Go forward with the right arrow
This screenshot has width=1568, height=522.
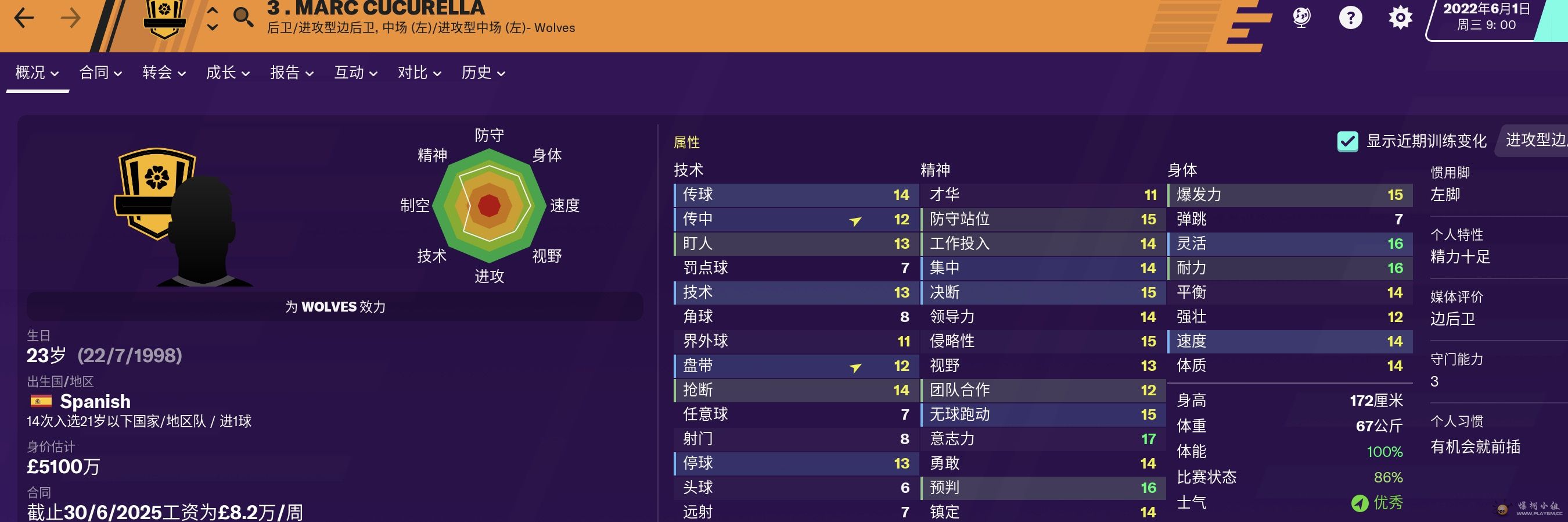click(71, 17)
